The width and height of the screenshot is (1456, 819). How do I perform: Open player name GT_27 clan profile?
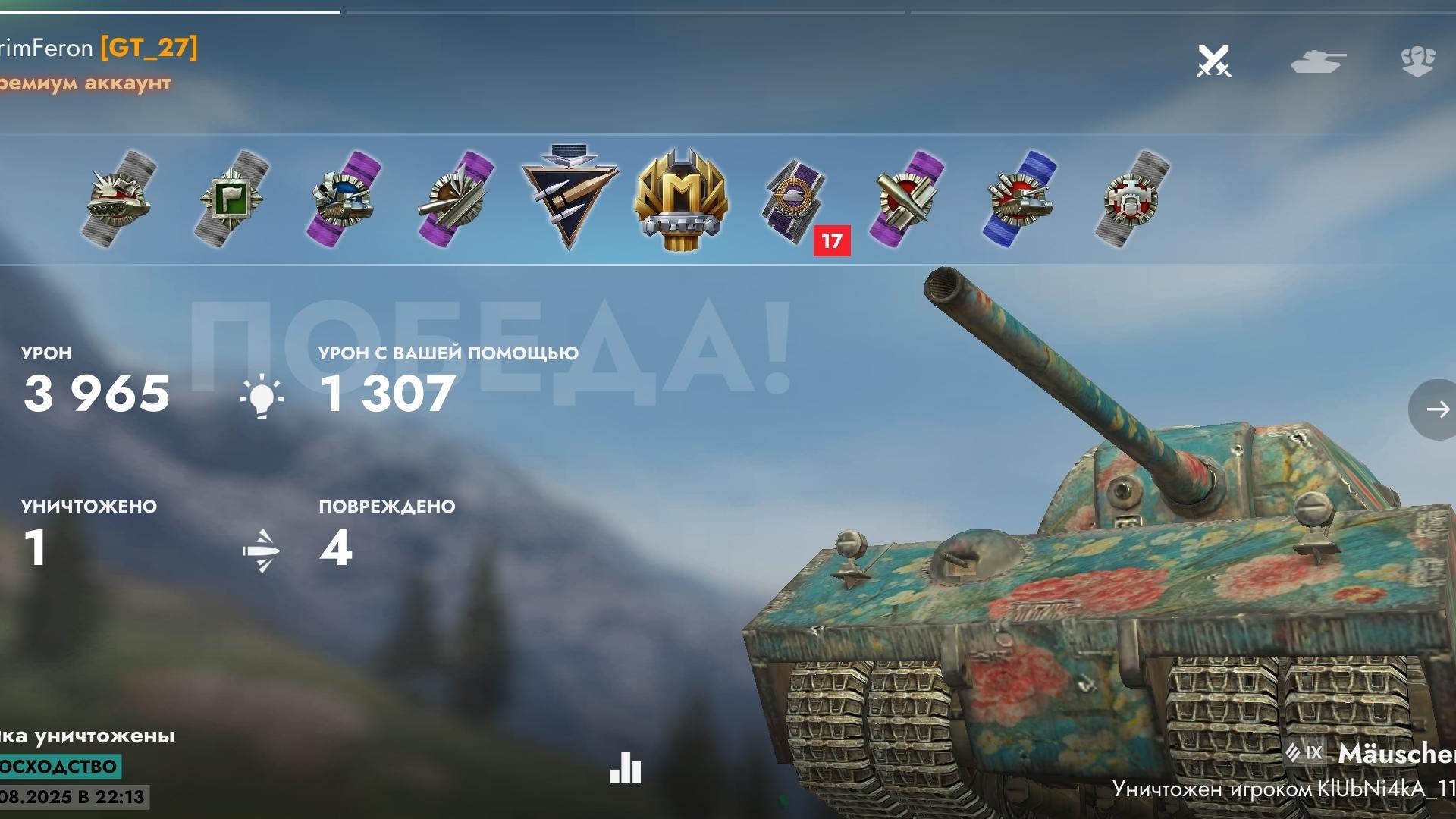point(149,48)
